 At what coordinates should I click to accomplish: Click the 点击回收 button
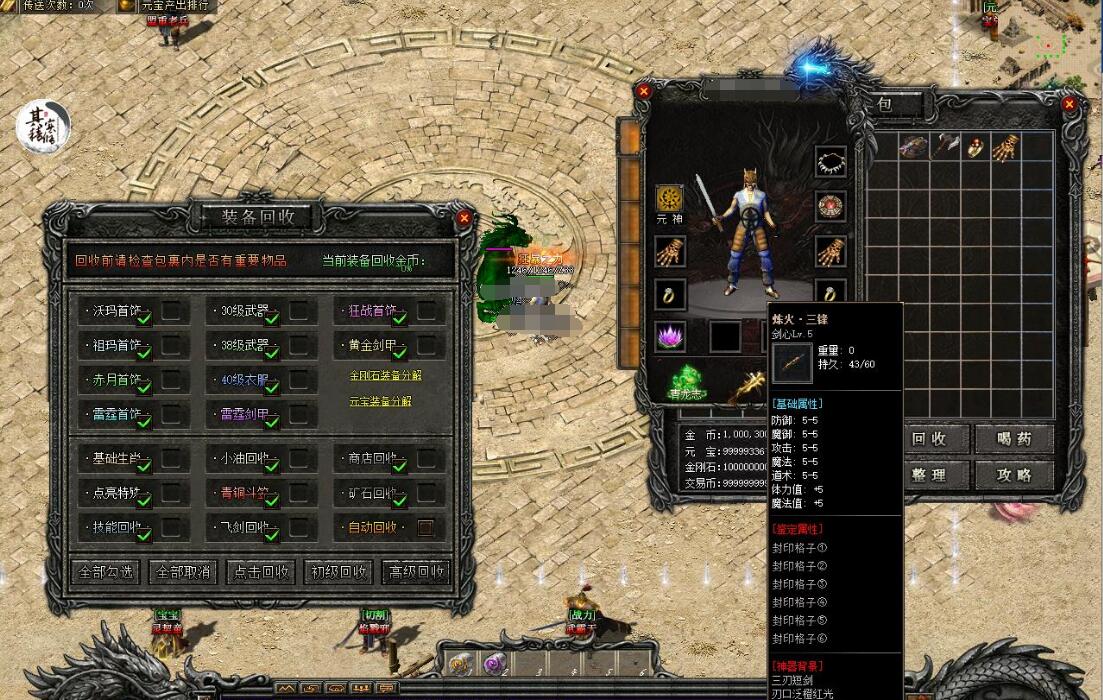(x=261, y=572)
